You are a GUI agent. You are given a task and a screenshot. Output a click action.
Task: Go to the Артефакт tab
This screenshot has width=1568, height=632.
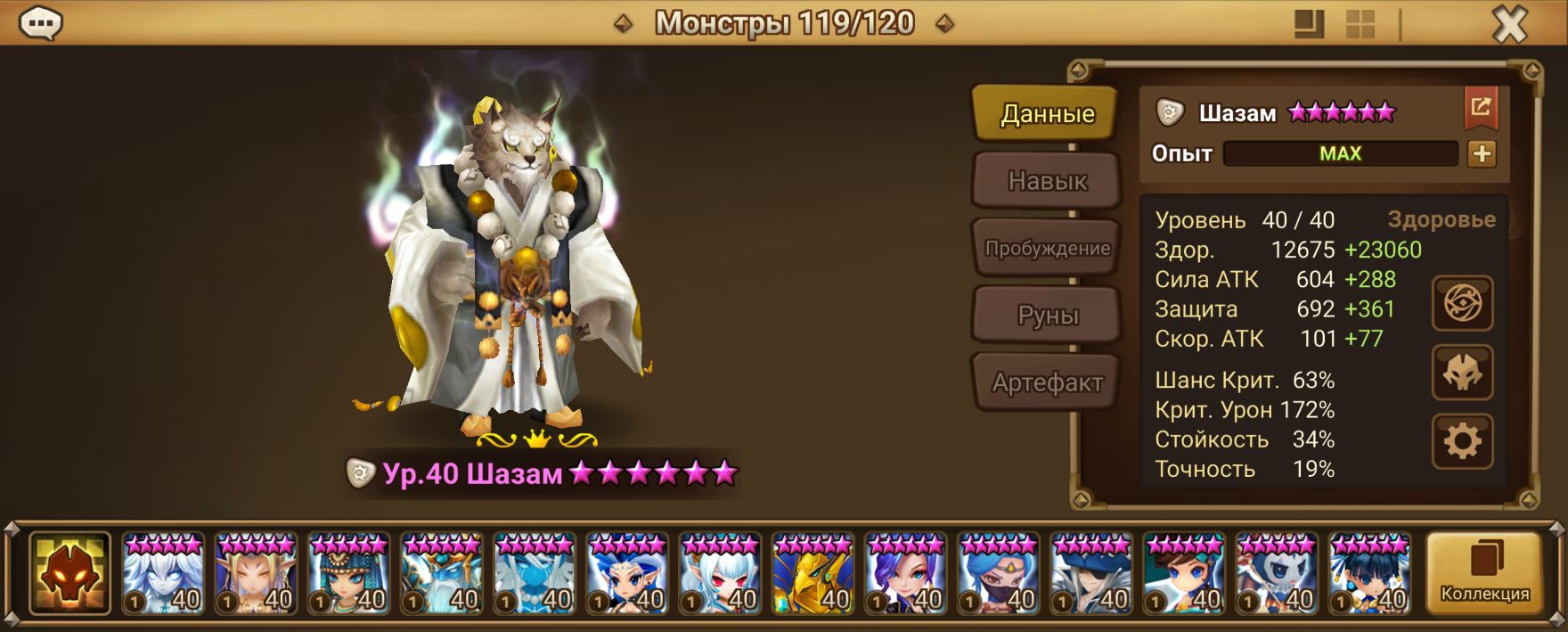(x=1047, y=383)
